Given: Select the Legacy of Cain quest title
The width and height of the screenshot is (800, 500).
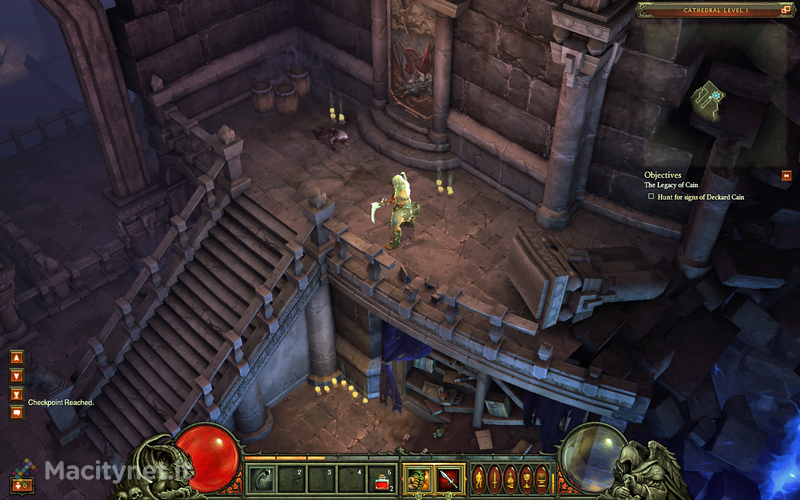Looking at the screenshot, I should (x=670, y=185).
